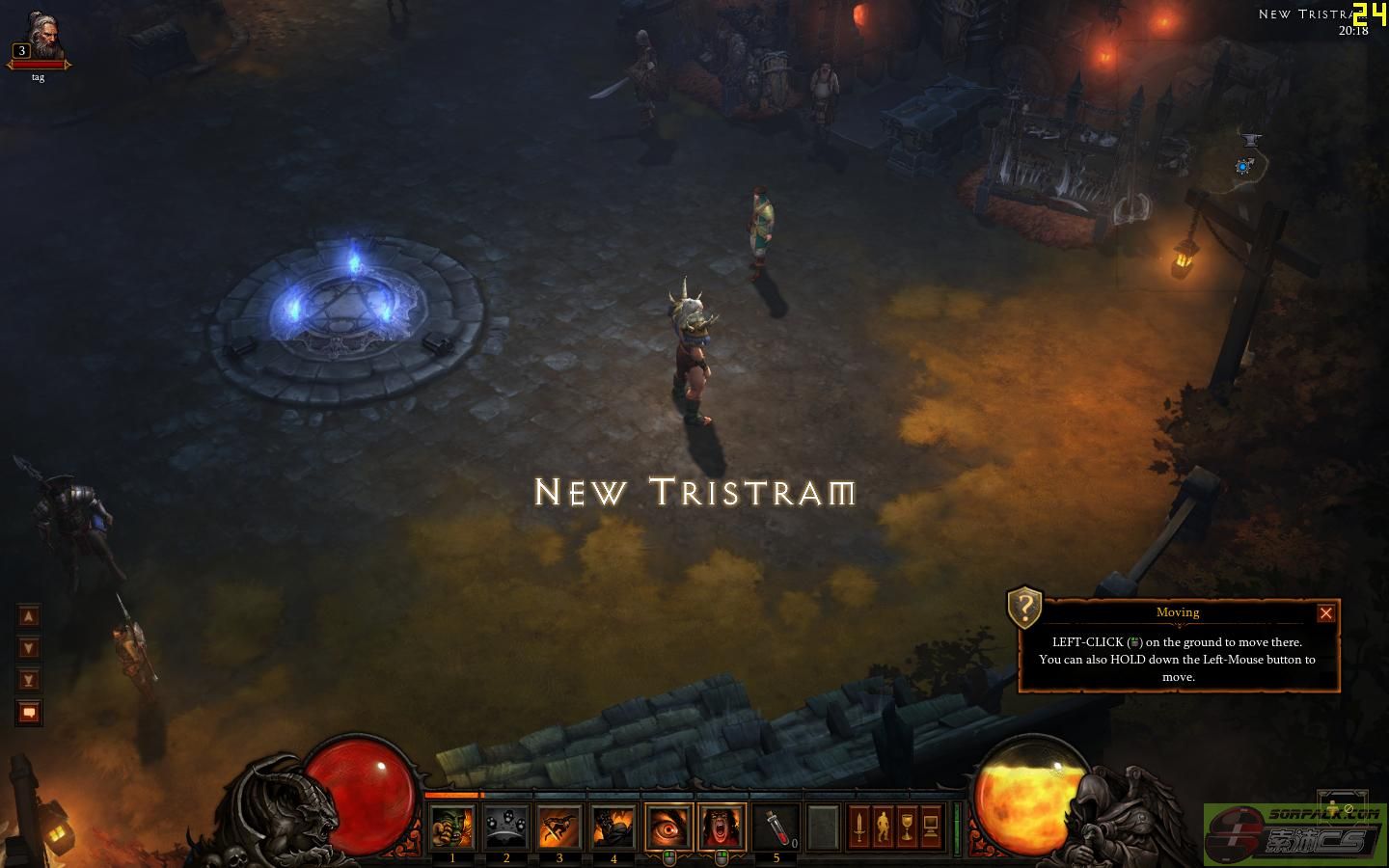1389x868 pixels.
Task: Open the sword-icon menu button
Action: (859, 827)
